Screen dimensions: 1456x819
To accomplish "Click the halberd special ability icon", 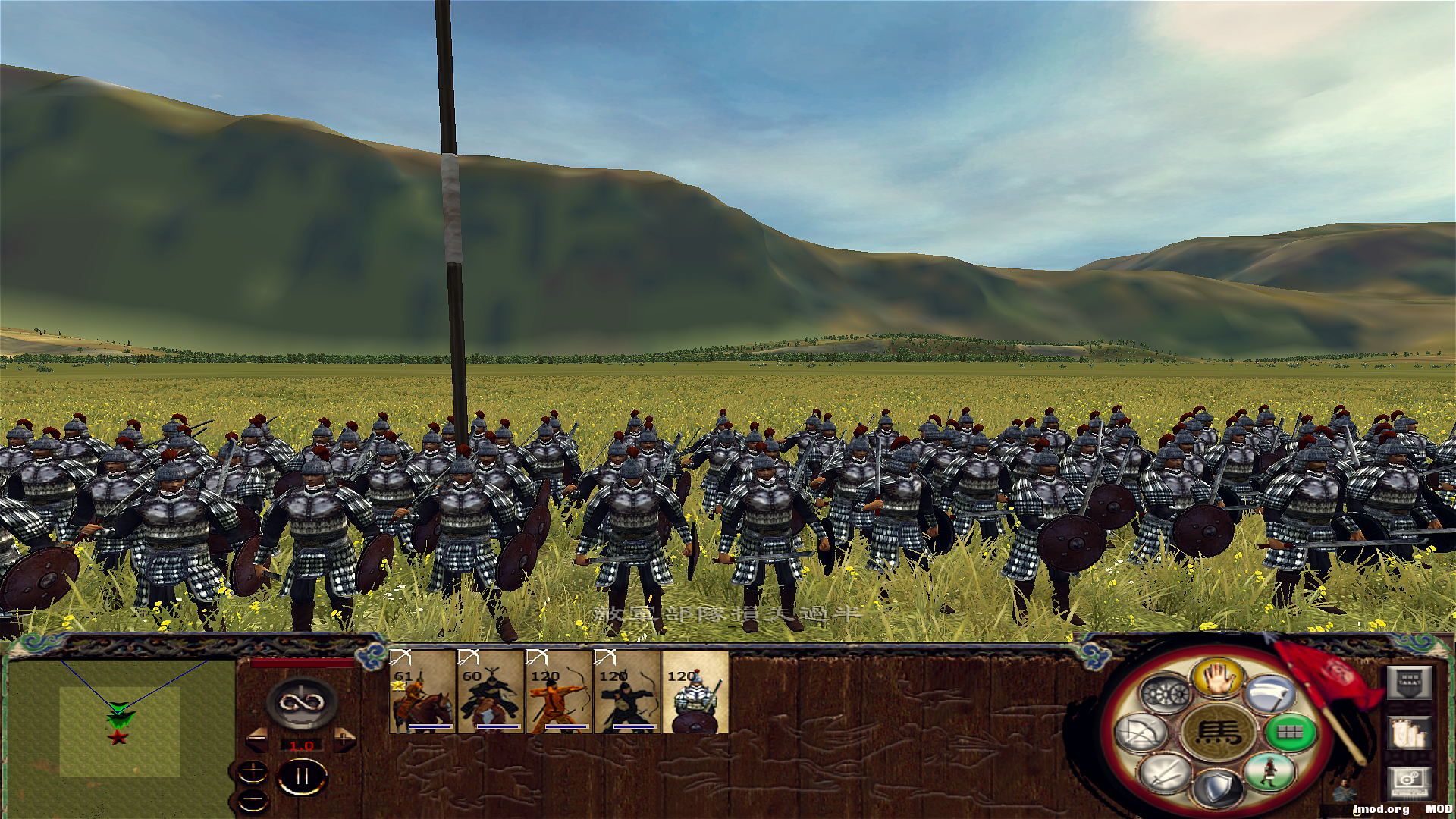I will pyautogui.click(x=1272, y=691).
